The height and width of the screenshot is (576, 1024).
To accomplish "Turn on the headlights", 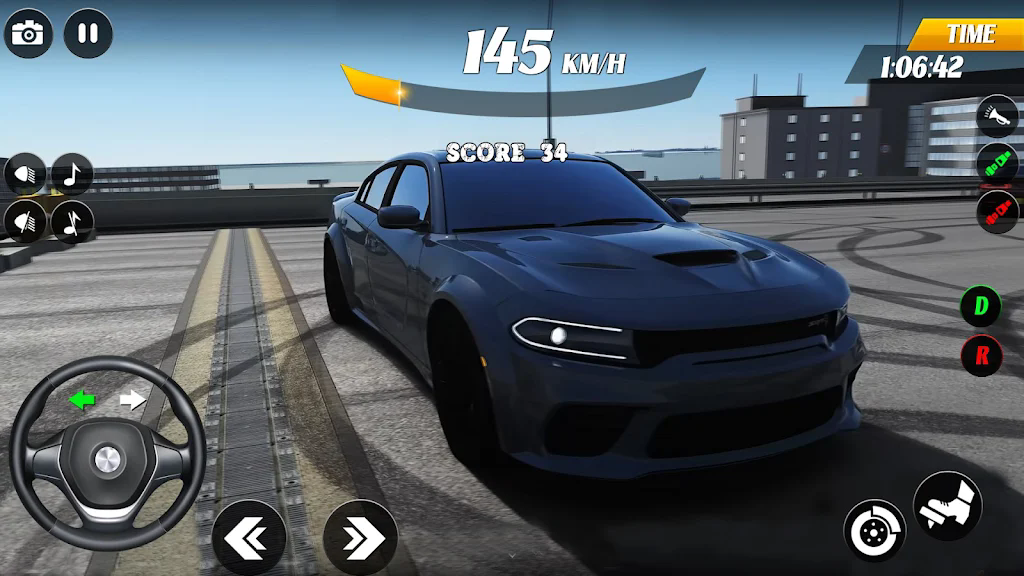I will pos(25,174).
